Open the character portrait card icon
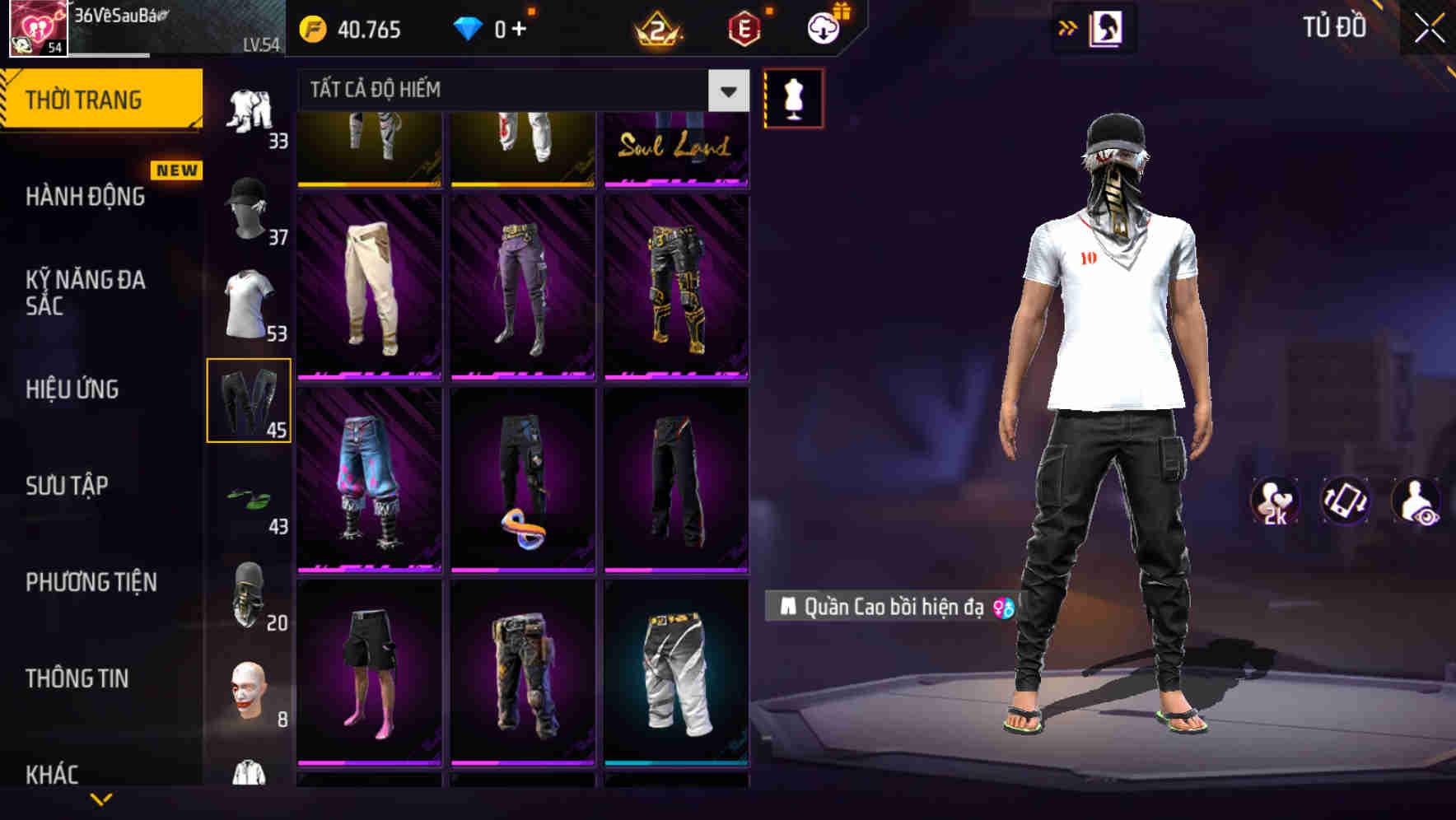 (x=1106, y=28)
